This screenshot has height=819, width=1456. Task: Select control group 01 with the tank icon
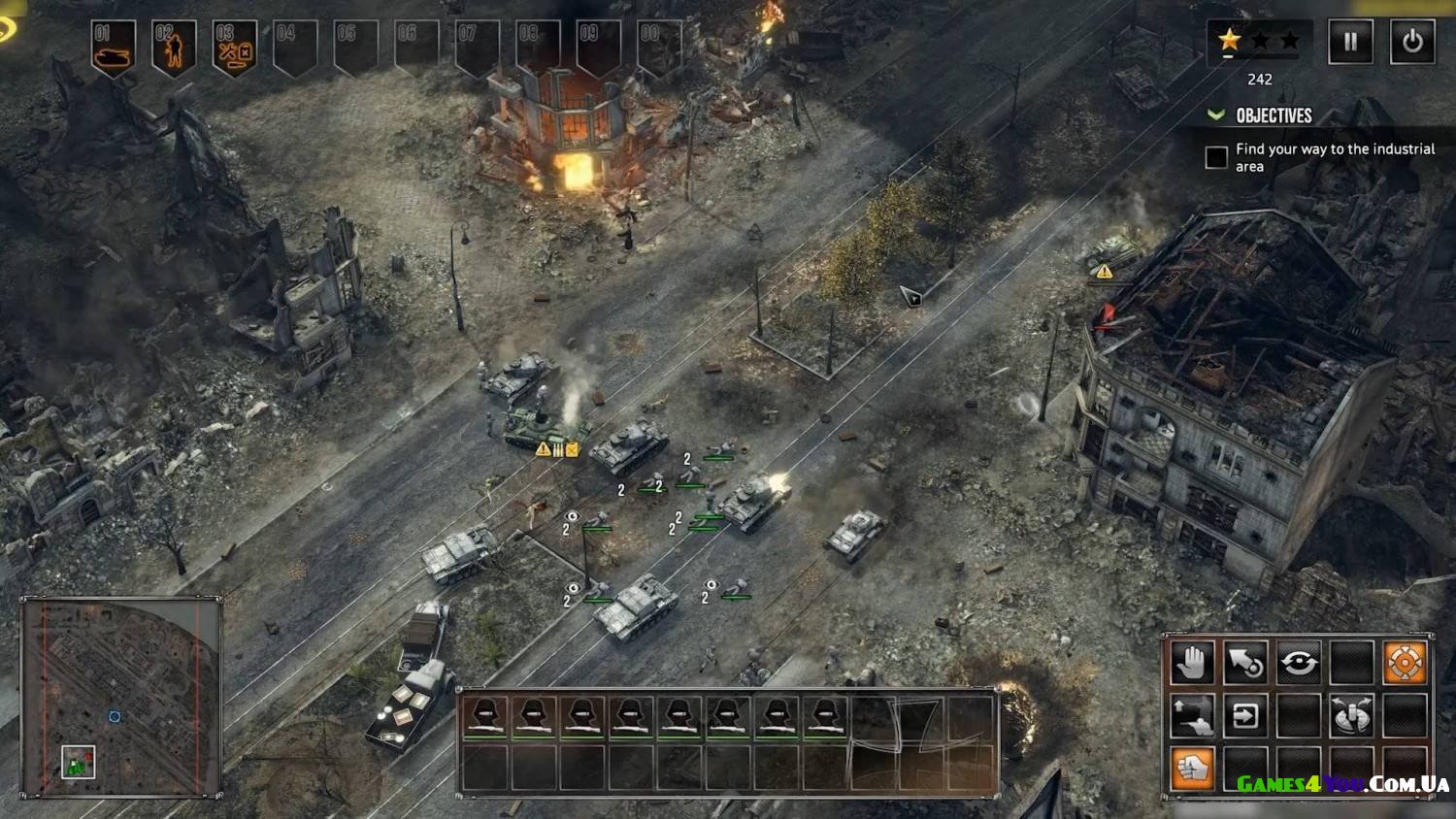tap(114, 47)
